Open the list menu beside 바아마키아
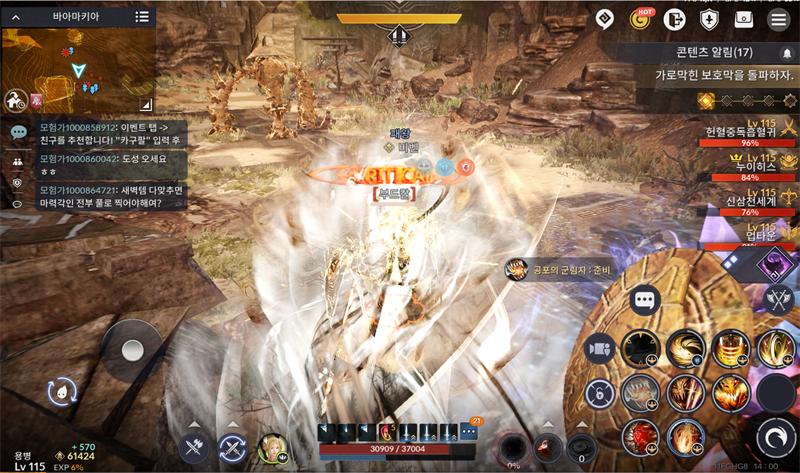 tap(142, 17)
